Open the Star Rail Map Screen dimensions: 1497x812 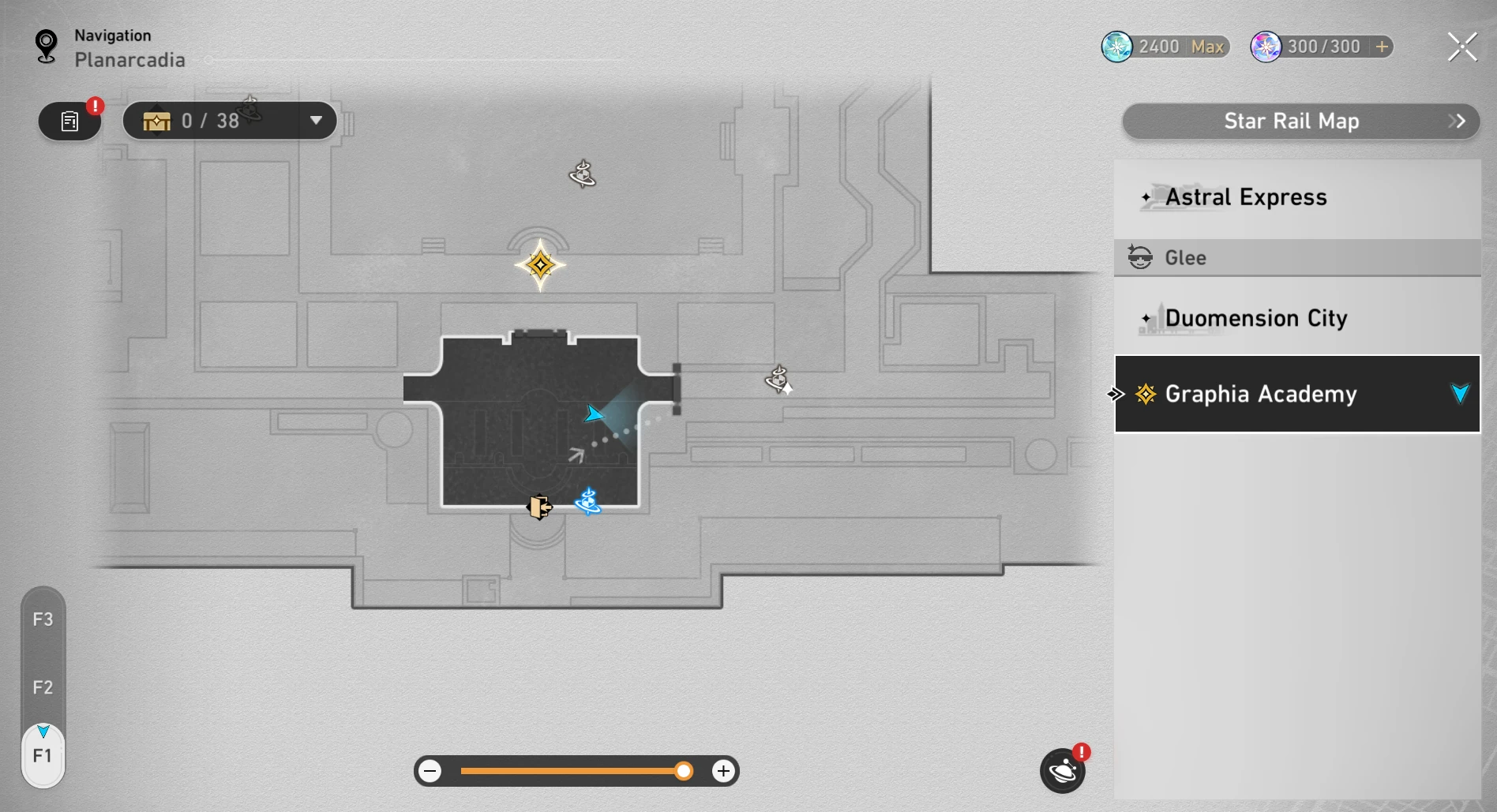click(1300, 122)
